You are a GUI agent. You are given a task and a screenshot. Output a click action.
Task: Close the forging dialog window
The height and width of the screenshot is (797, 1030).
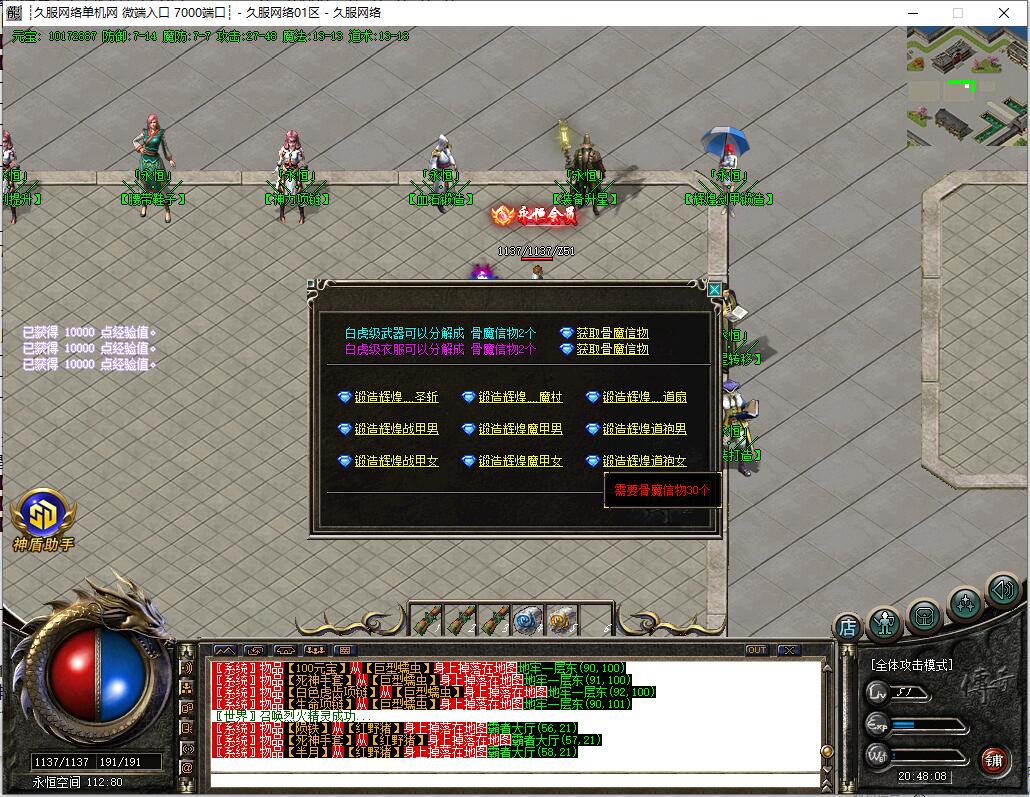(x=714, y=289)
